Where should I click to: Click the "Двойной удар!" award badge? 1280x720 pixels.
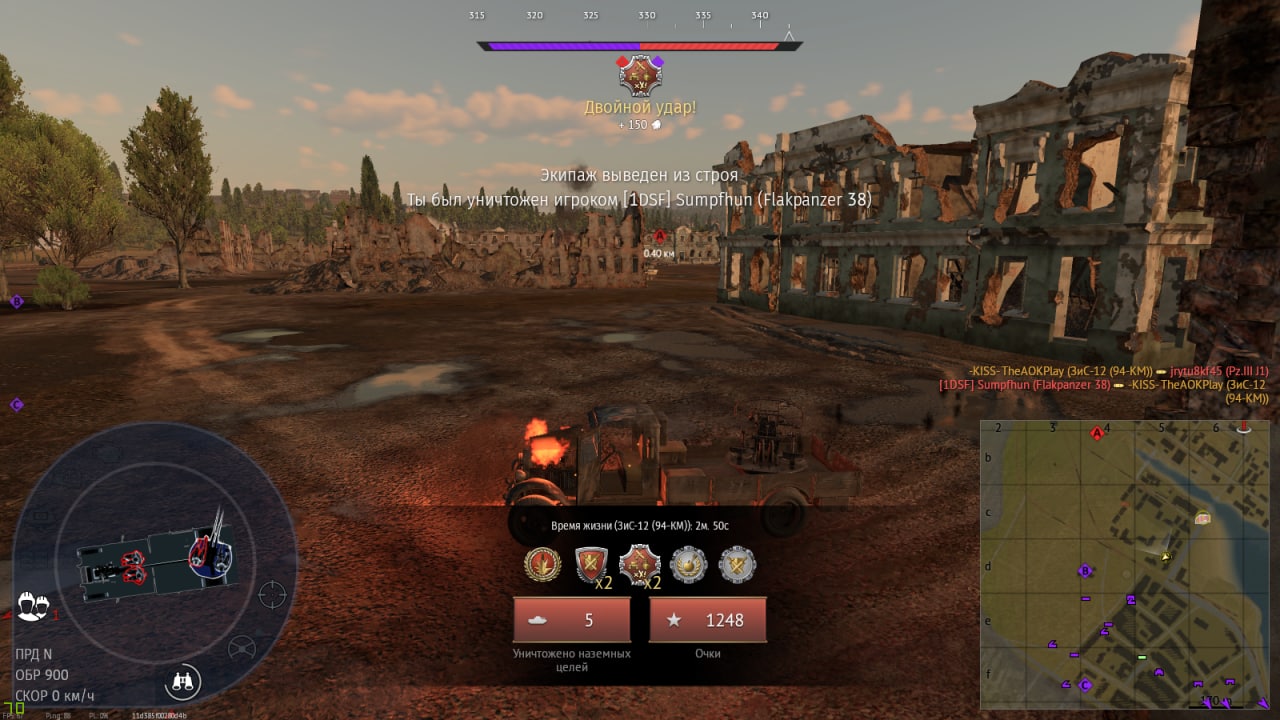(640, 74)
